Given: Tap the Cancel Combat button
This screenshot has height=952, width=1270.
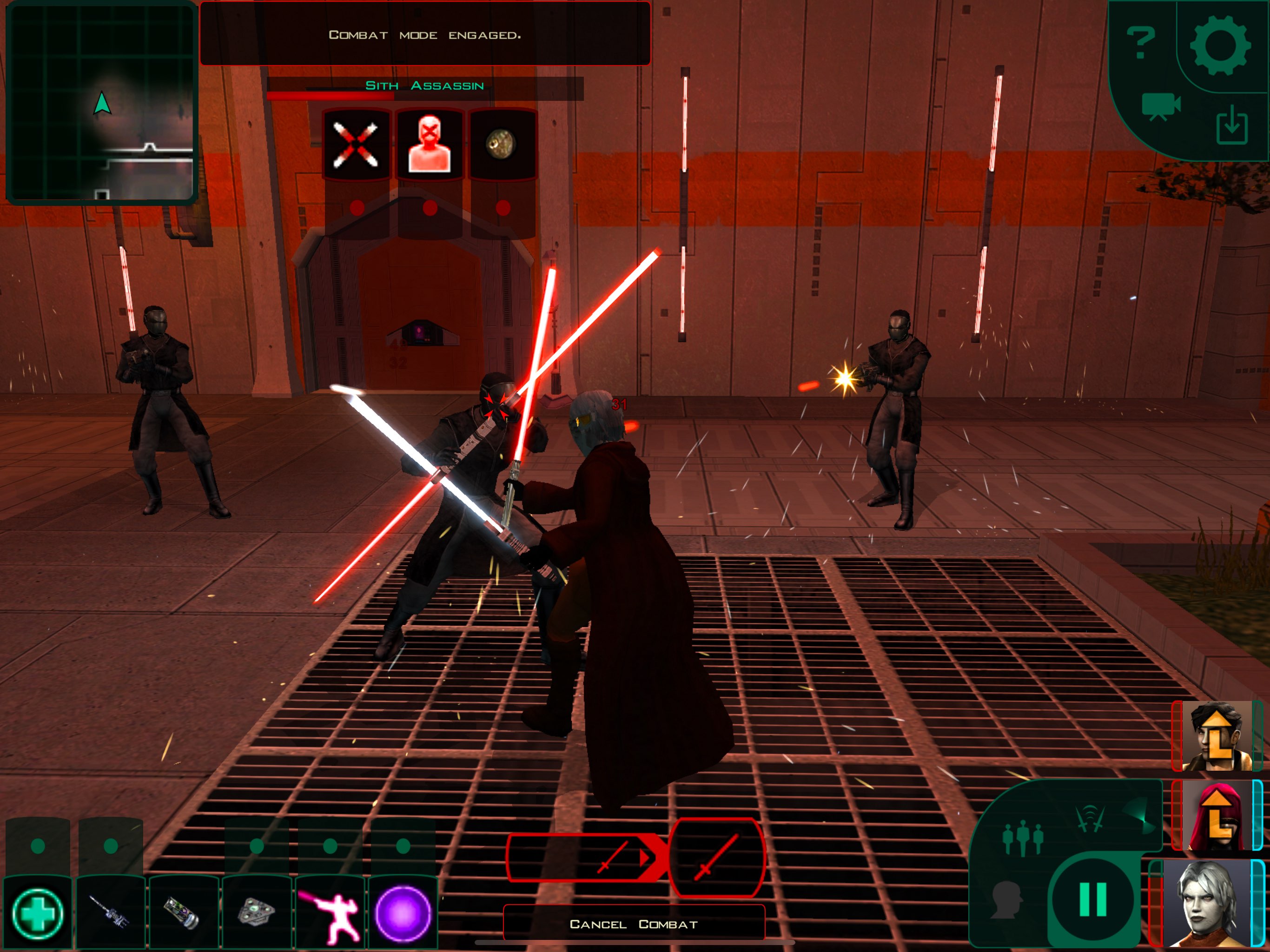Looking at the screenshot, I should pyautogui.click(x=633, y=924).
